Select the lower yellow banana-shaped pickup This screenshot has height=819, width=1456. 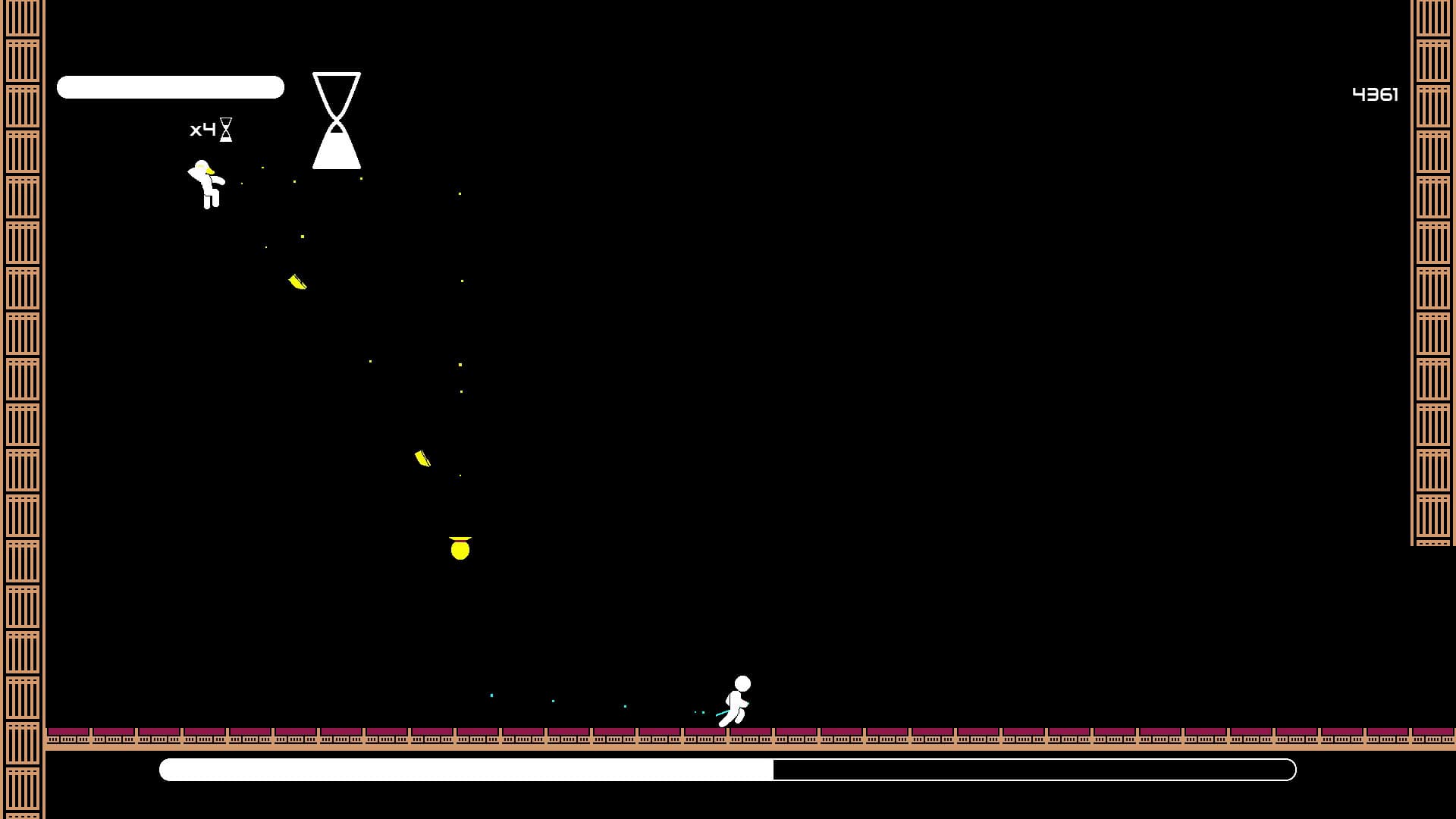[x=422, y=458]
